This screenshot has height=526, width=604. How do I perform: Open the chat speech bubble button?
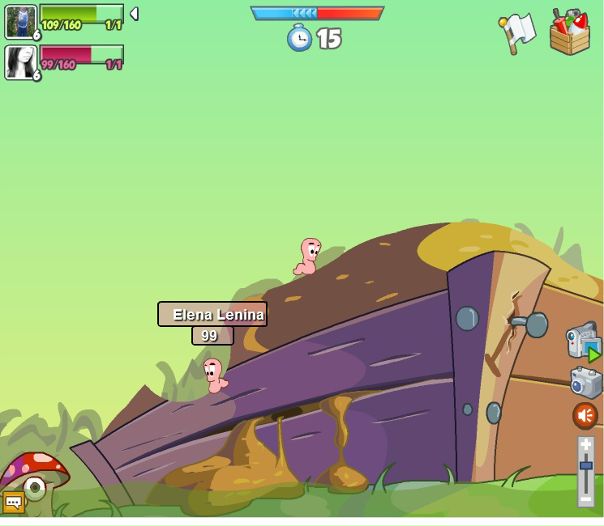coord(13,502)
